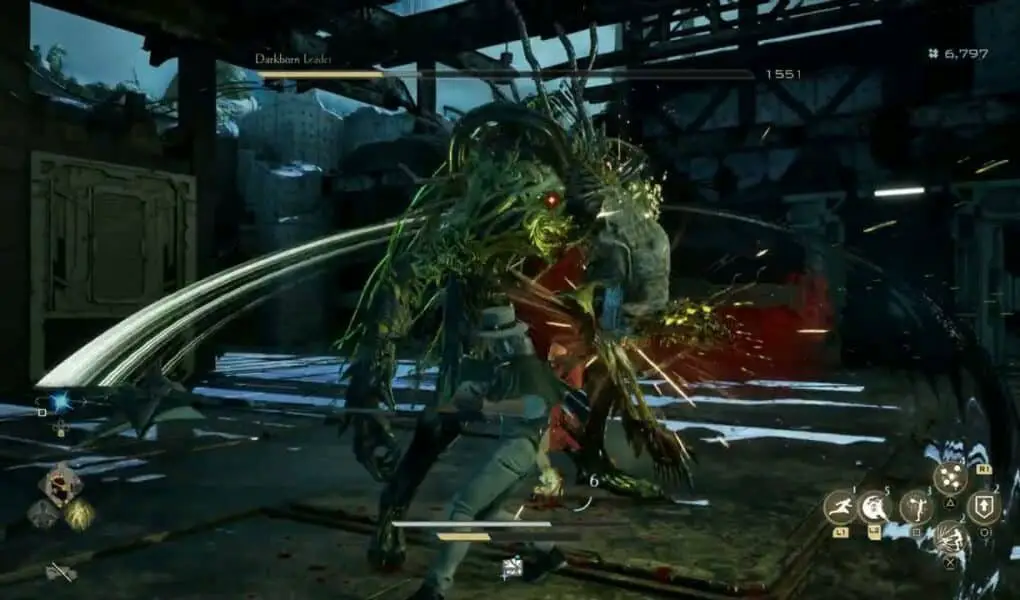Activate the running figure dash skill
1020x600 pixels.
click(x=839, y=507)
